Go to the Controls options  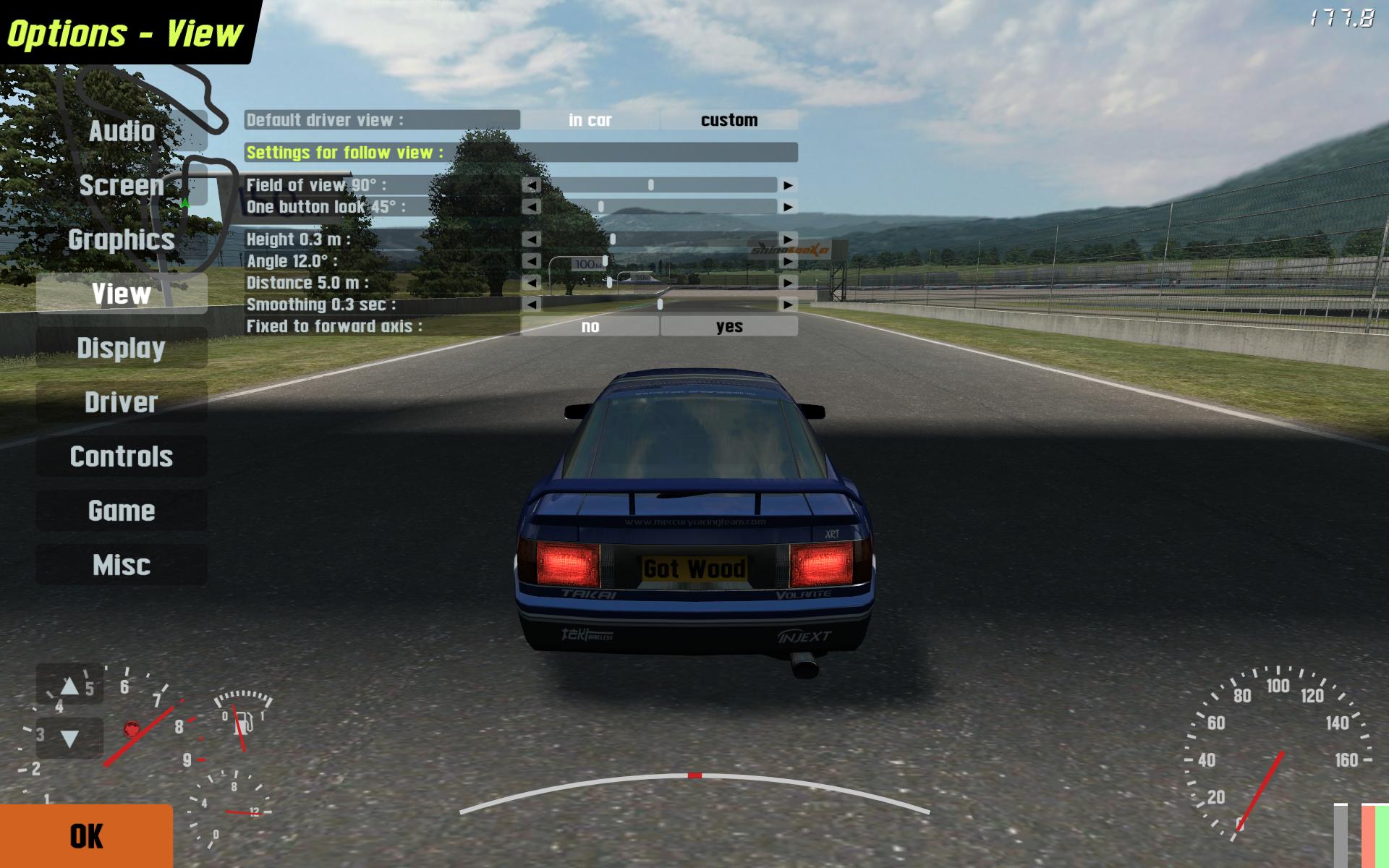pyautogui.click(x=122, y=456)
